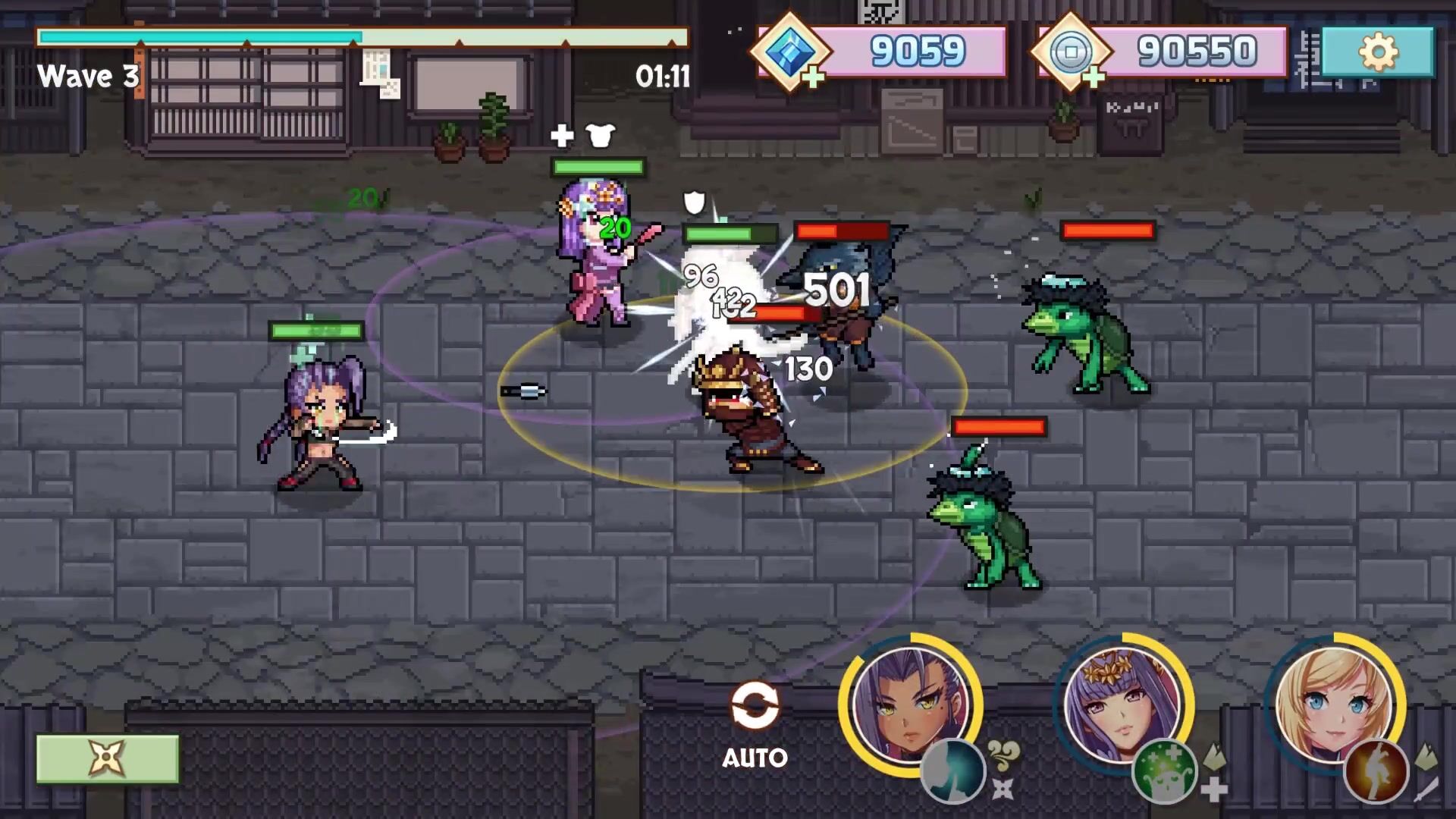
Task: Open the settings gear menu
Action: 1377,52
